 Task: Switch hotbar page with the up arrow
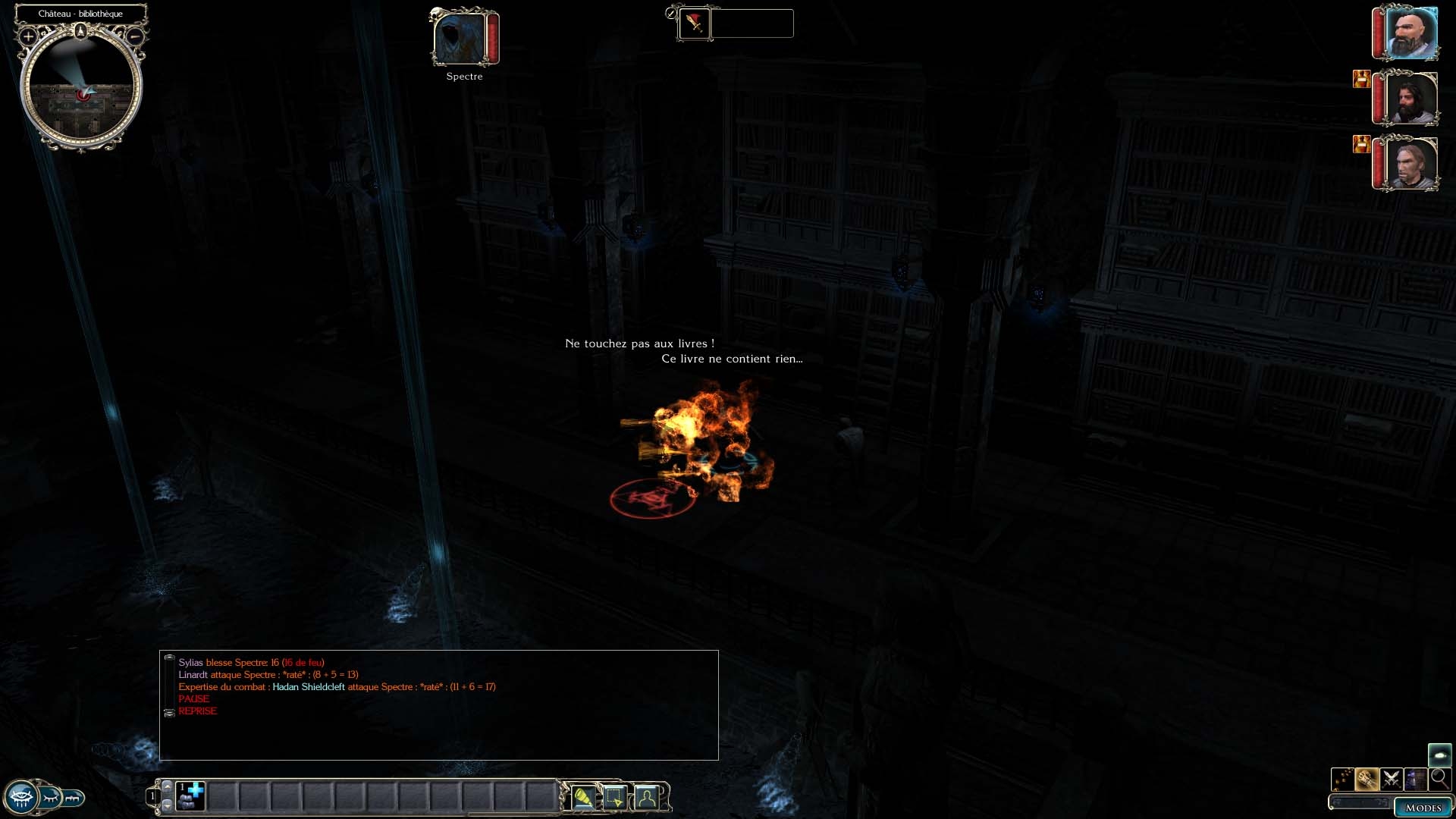click(x=168, y=786)
